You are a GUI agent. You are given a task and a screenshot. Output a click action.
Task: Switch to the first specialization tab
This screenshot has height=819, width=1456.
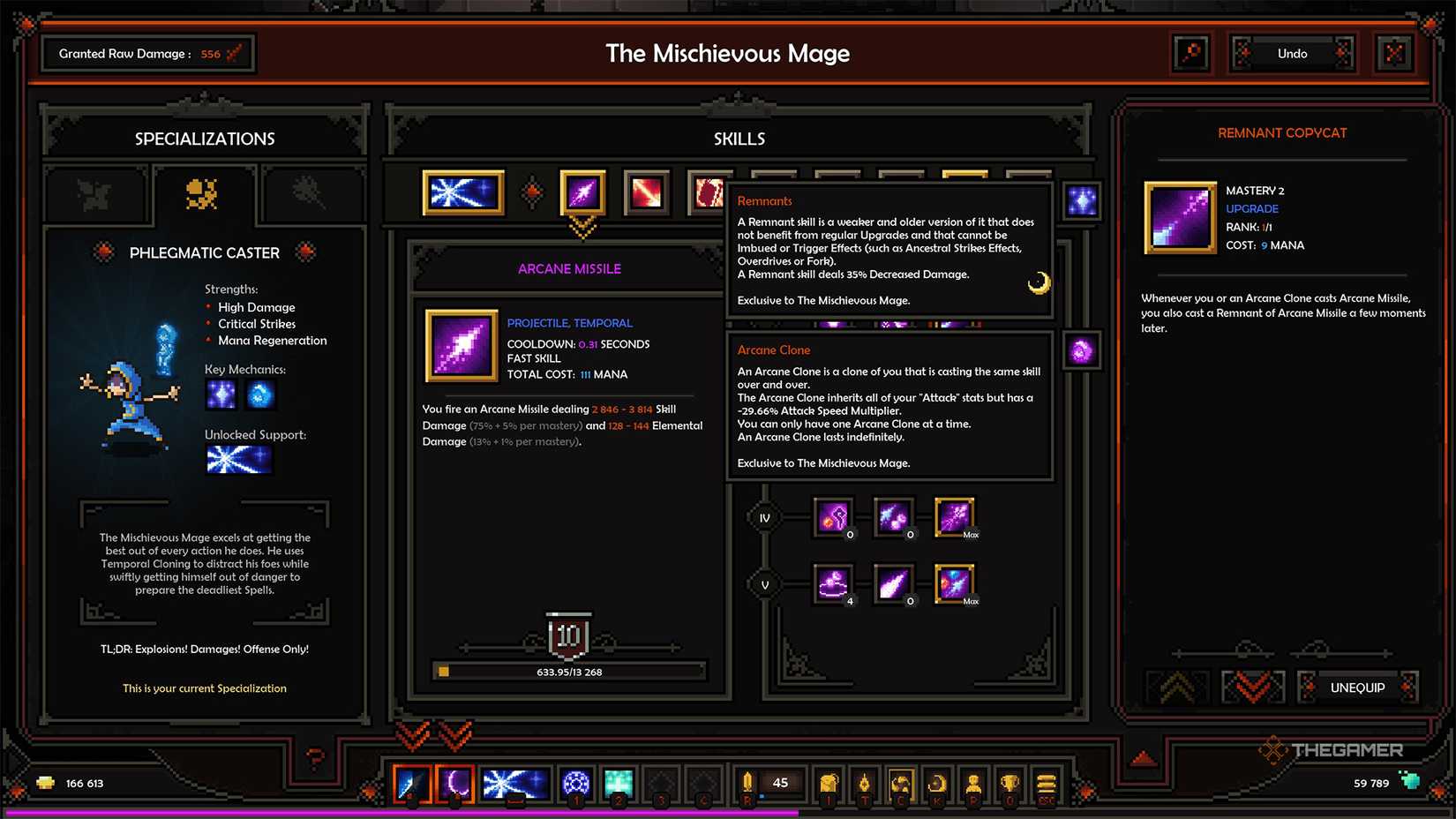pos(97,194)
